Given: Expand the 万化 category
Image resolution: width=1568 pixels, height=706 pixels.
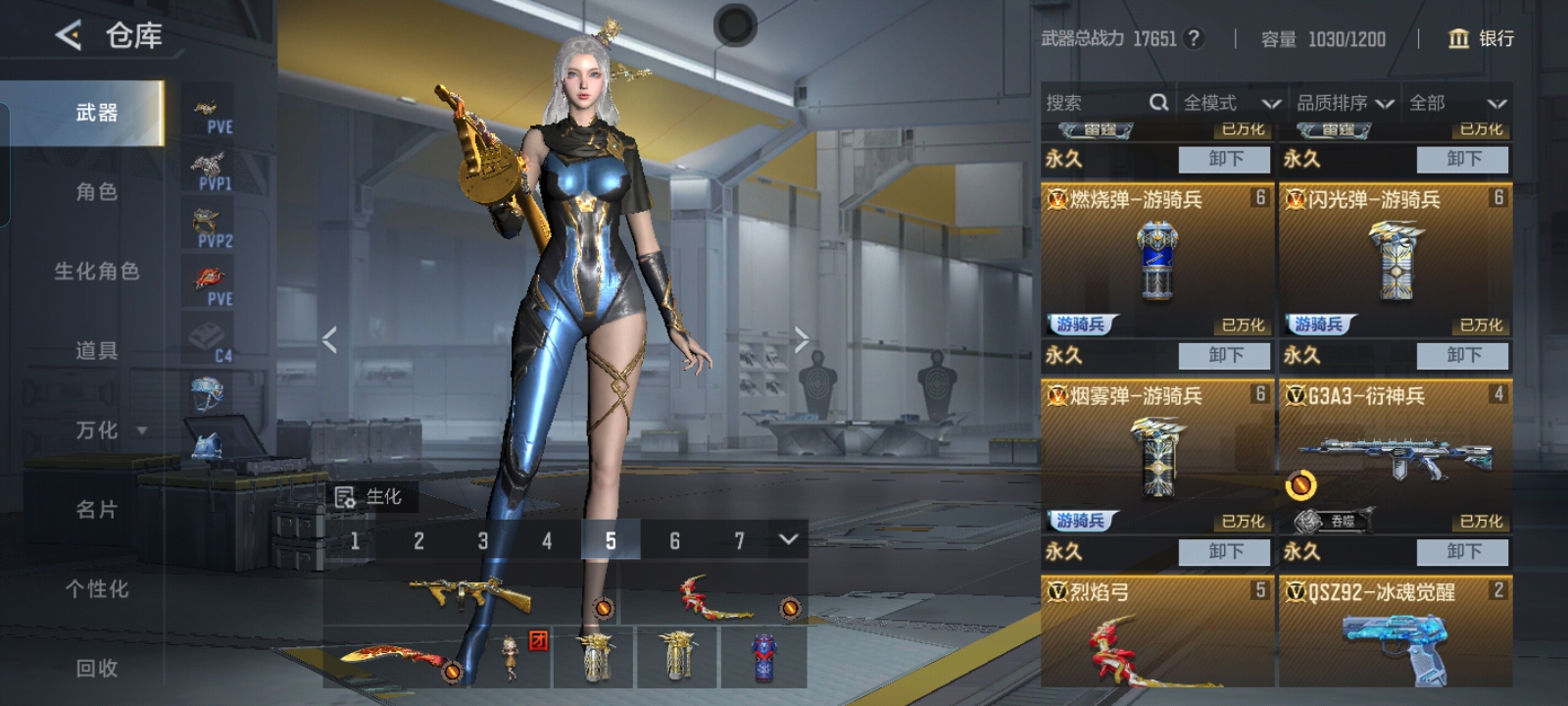Looking at the screenshot, I should click(x=108, y=430).
